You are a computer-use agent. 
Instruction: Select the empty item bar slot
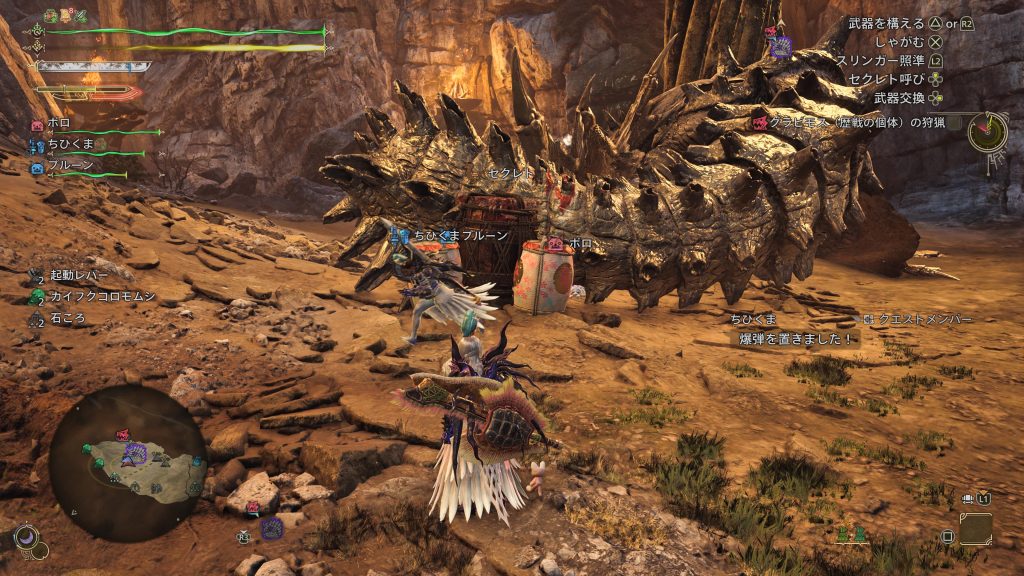pos(975,529)
